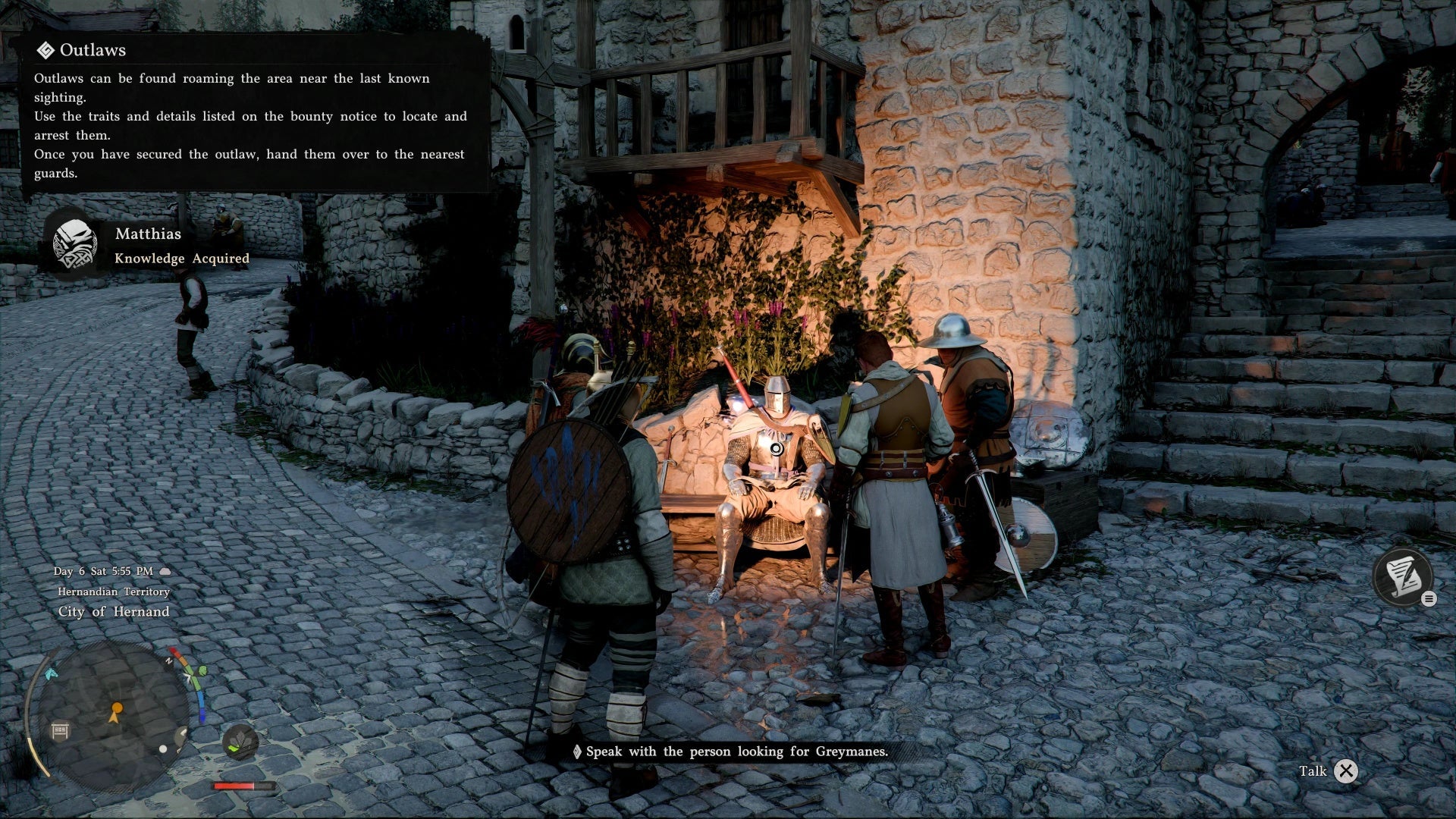Select the interaction reticle on the seated knight

coord(777,449)
